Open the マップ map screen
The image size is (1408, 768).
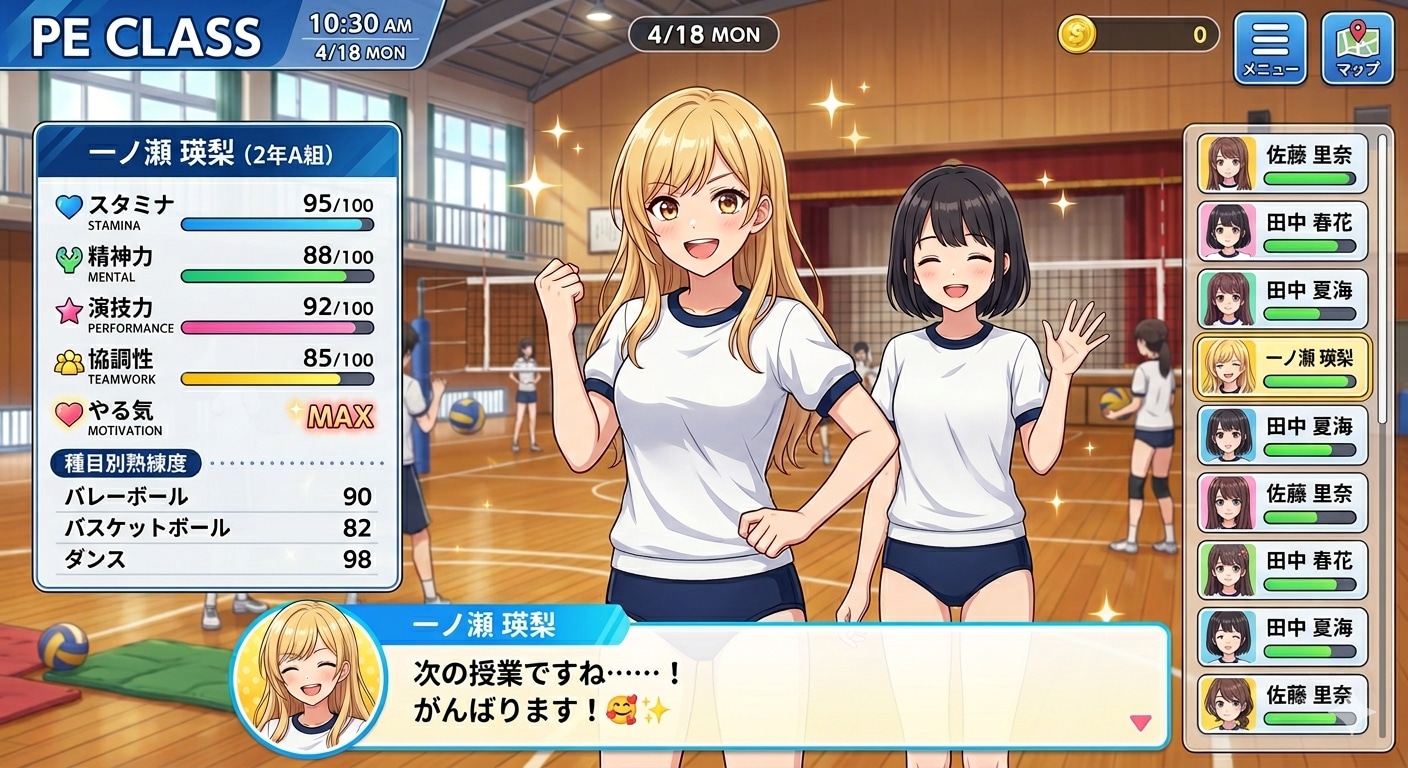point(1356,44)
